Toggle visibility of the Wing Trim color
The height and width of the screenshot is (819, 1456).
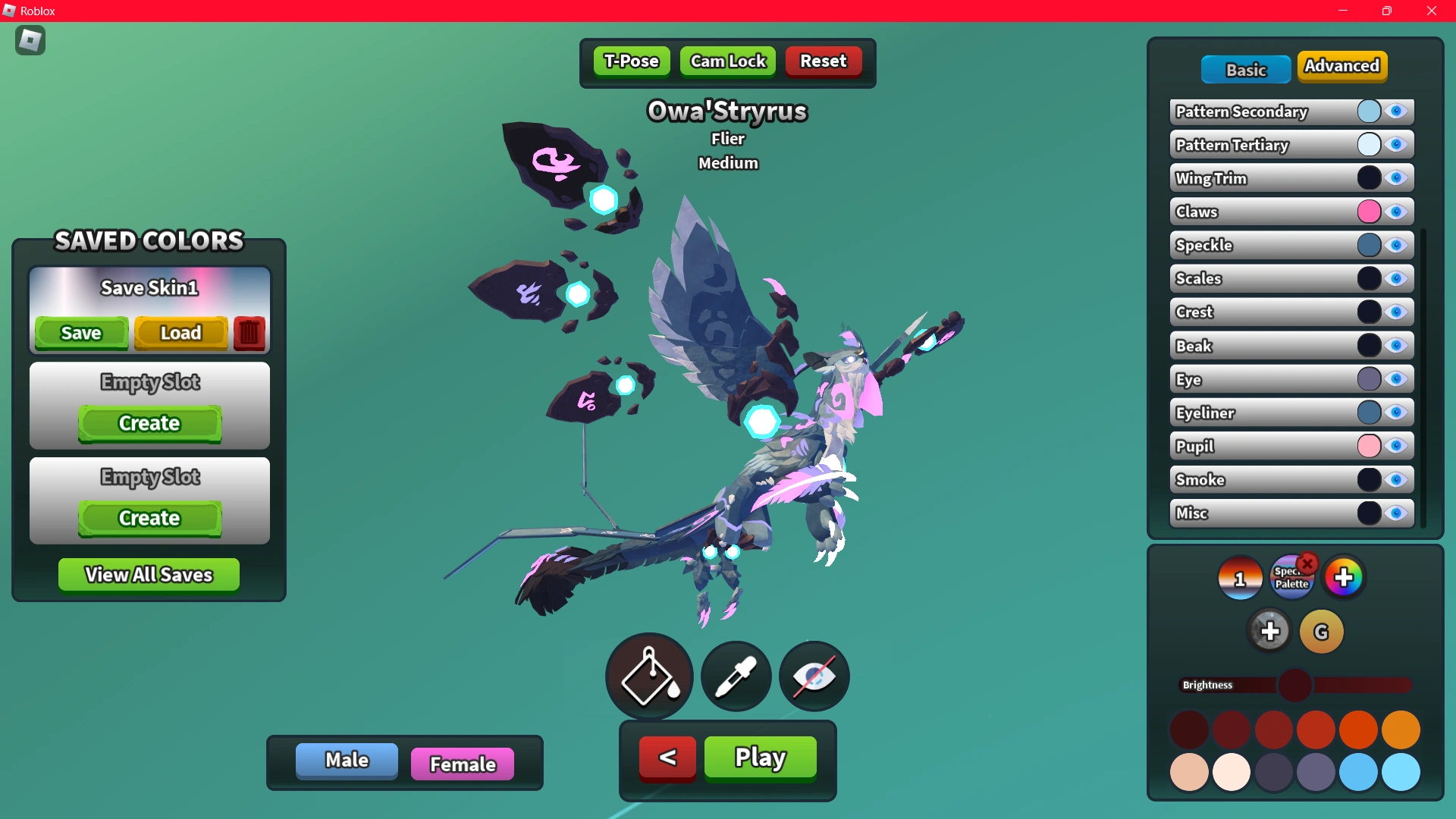[1398, 177]
